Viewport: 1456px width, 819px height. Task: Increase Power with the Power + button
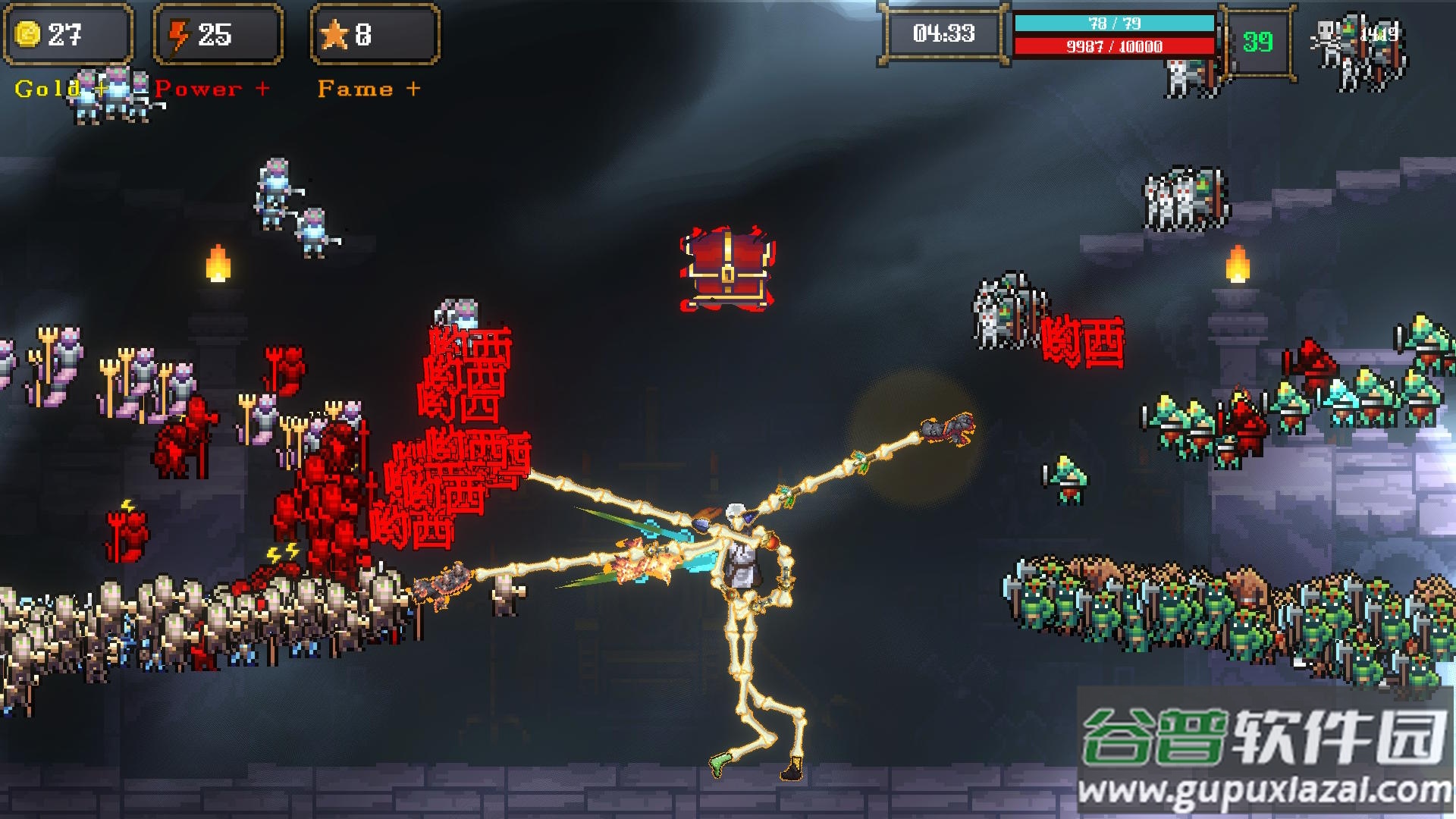[212, 89]
